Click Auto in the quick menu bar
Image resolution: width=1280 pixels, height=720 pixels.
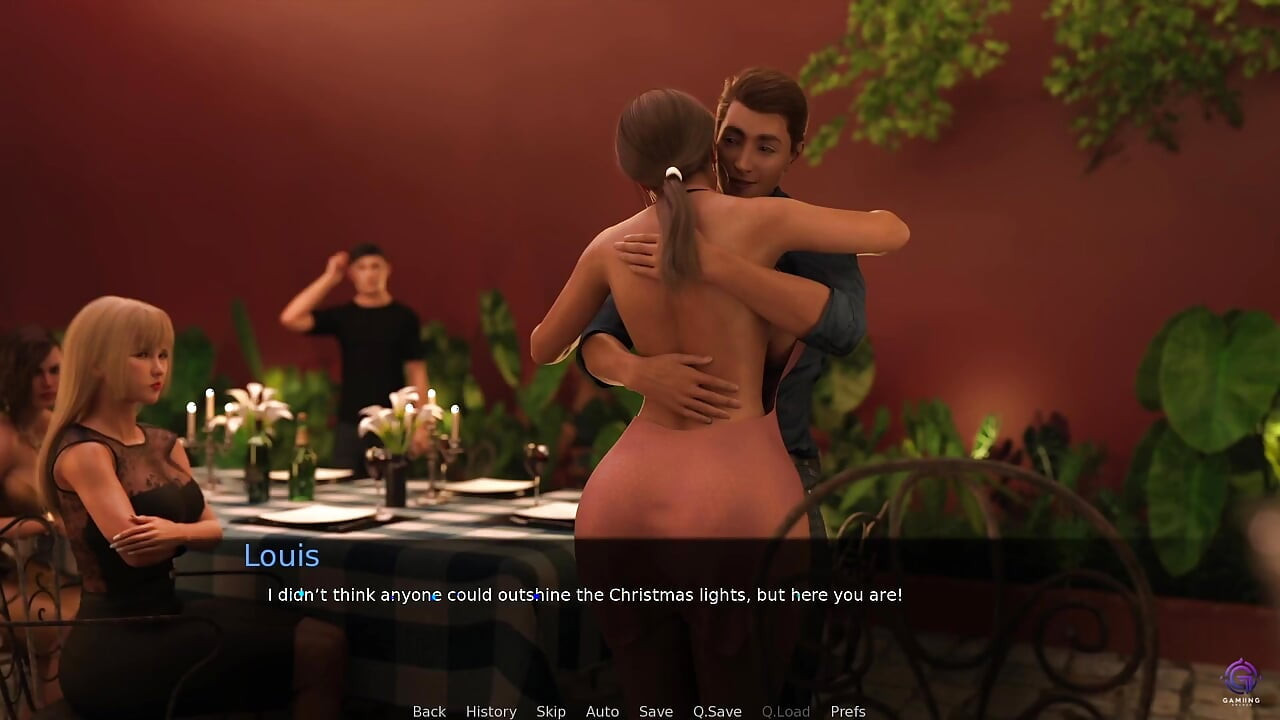(x=602, y=711)
